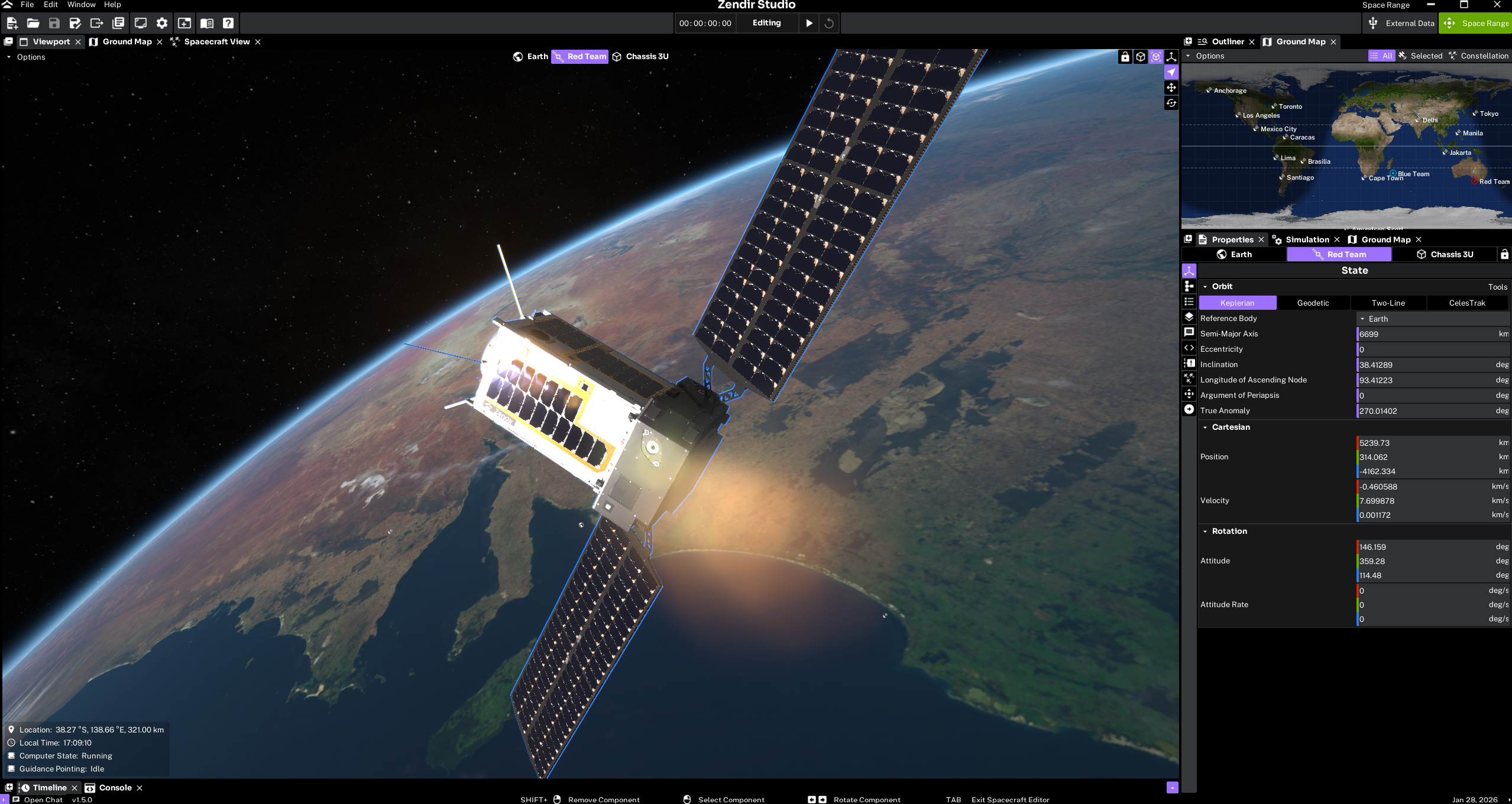Collapse the Cartesian section
Image resolution: width=1512 pixels, height=804 pixels.
tap(1205, 427)
